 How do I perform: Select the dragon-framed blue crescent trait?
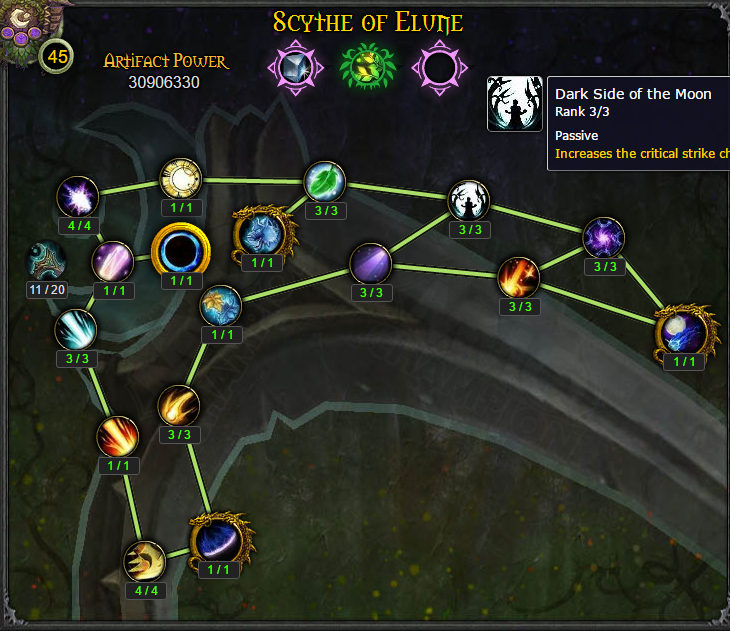(x=218, y=540)
